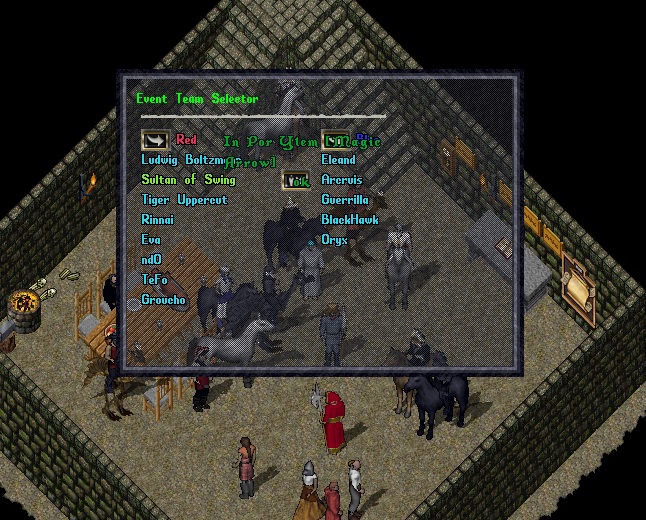Choose the BlackHawk player row
The width and height of the screenshot is (646, 520).
[349, 220]
